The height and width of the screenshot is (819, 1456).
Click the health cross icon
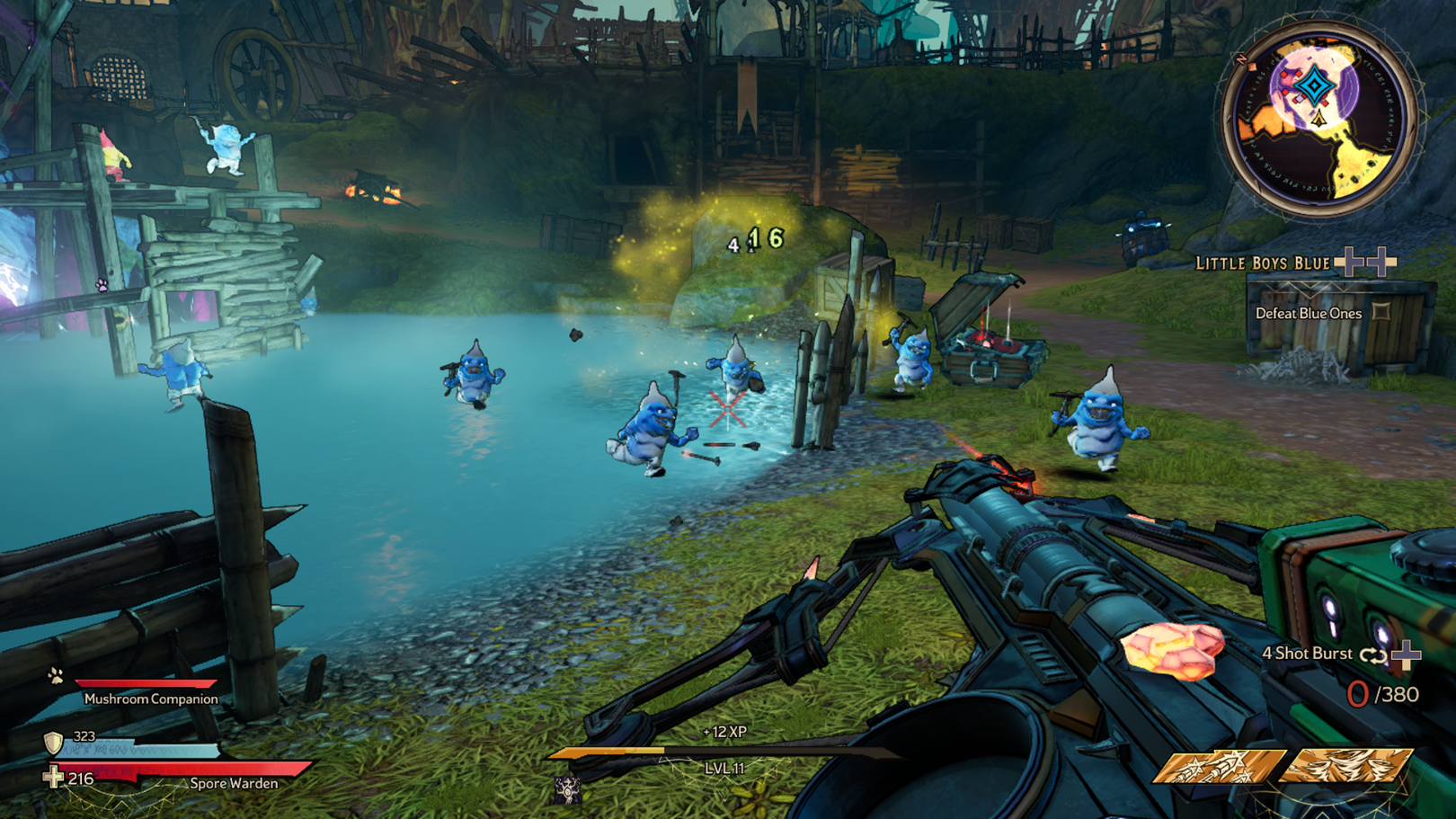point(54,778)
